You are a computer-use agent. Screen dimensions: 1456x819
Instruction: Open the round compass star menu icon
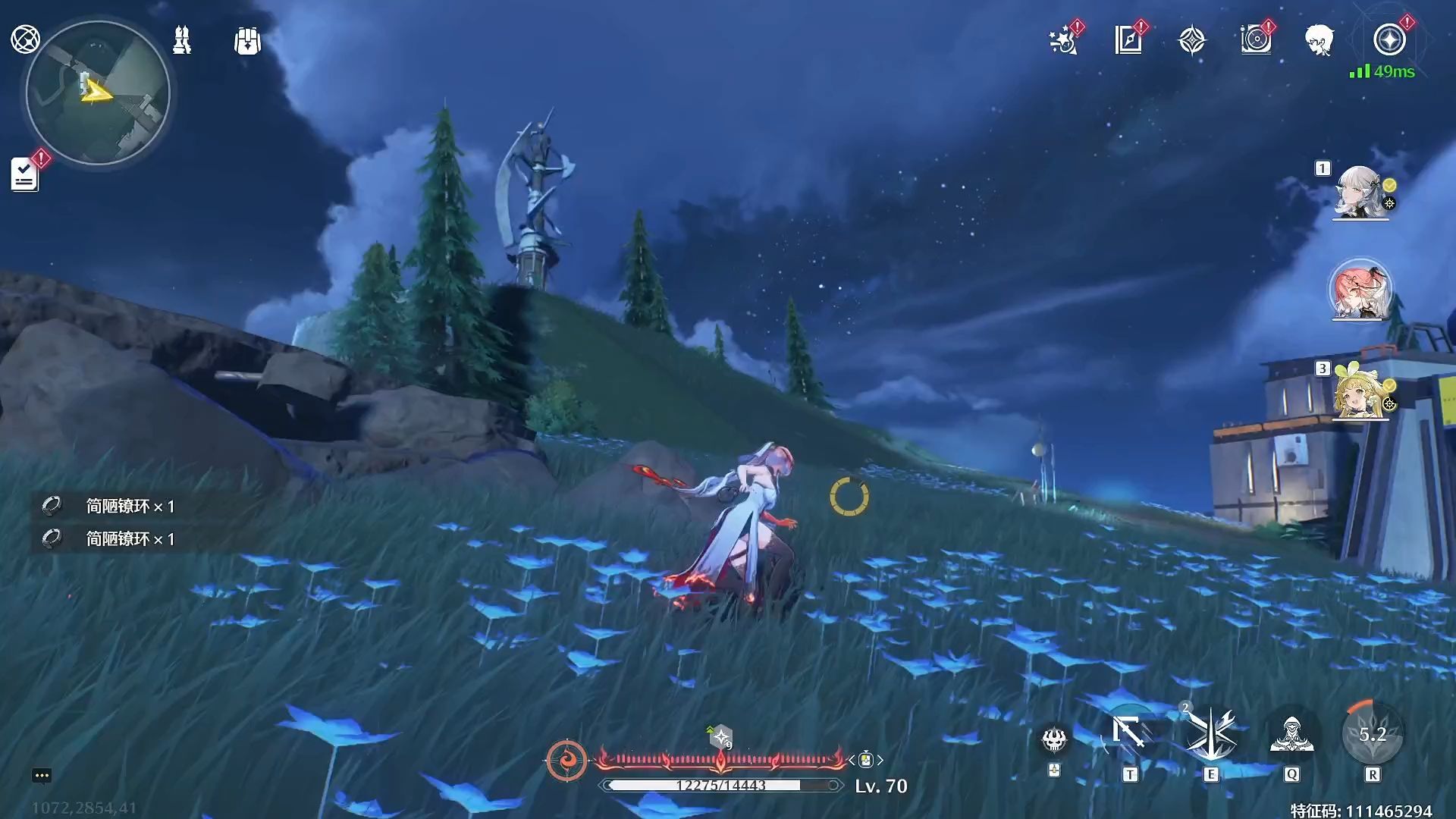tap(1389, 39)
